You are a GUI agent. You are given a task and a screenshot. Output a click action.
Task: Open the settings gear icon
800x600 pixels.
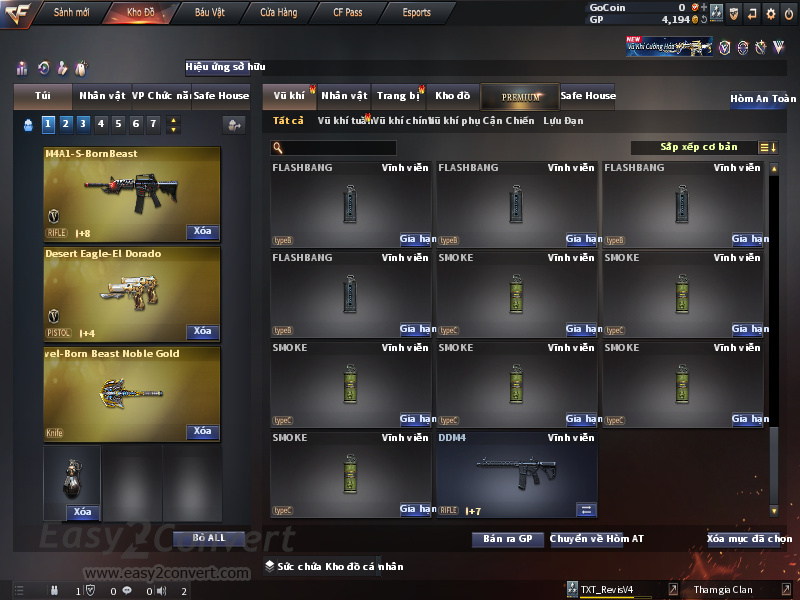(x=770, y=14)
